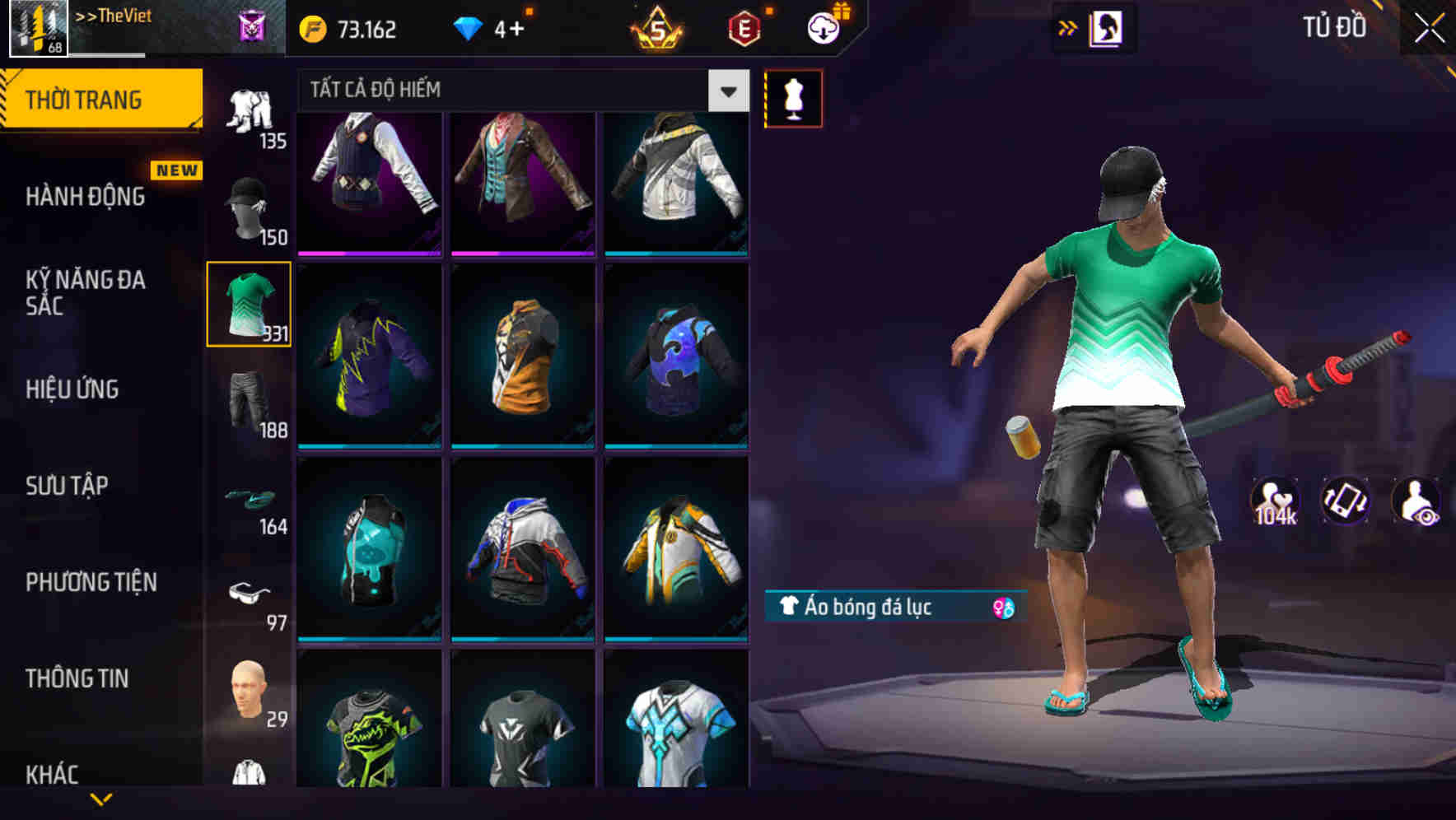Viewport: 1456px width, 820px height.
Task: Click the double-arrow expander near the portrait icon
Action: (1068, 27)
